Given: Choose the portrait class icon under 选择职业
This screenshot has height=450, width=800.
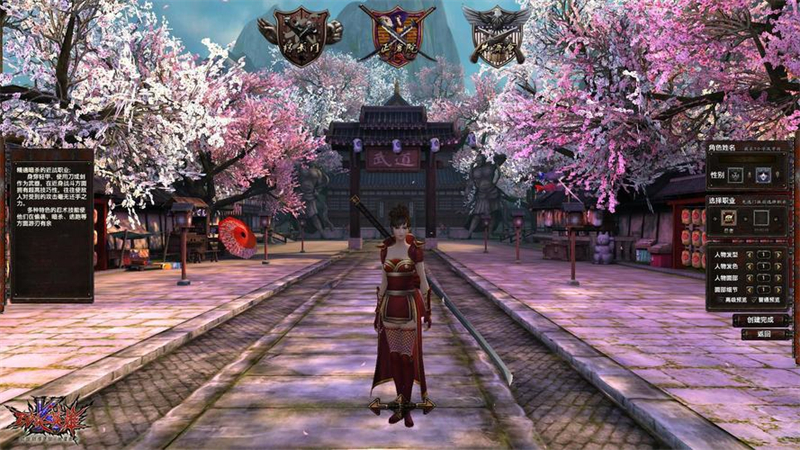Looking at the screenshot, I should pos(730,217).
